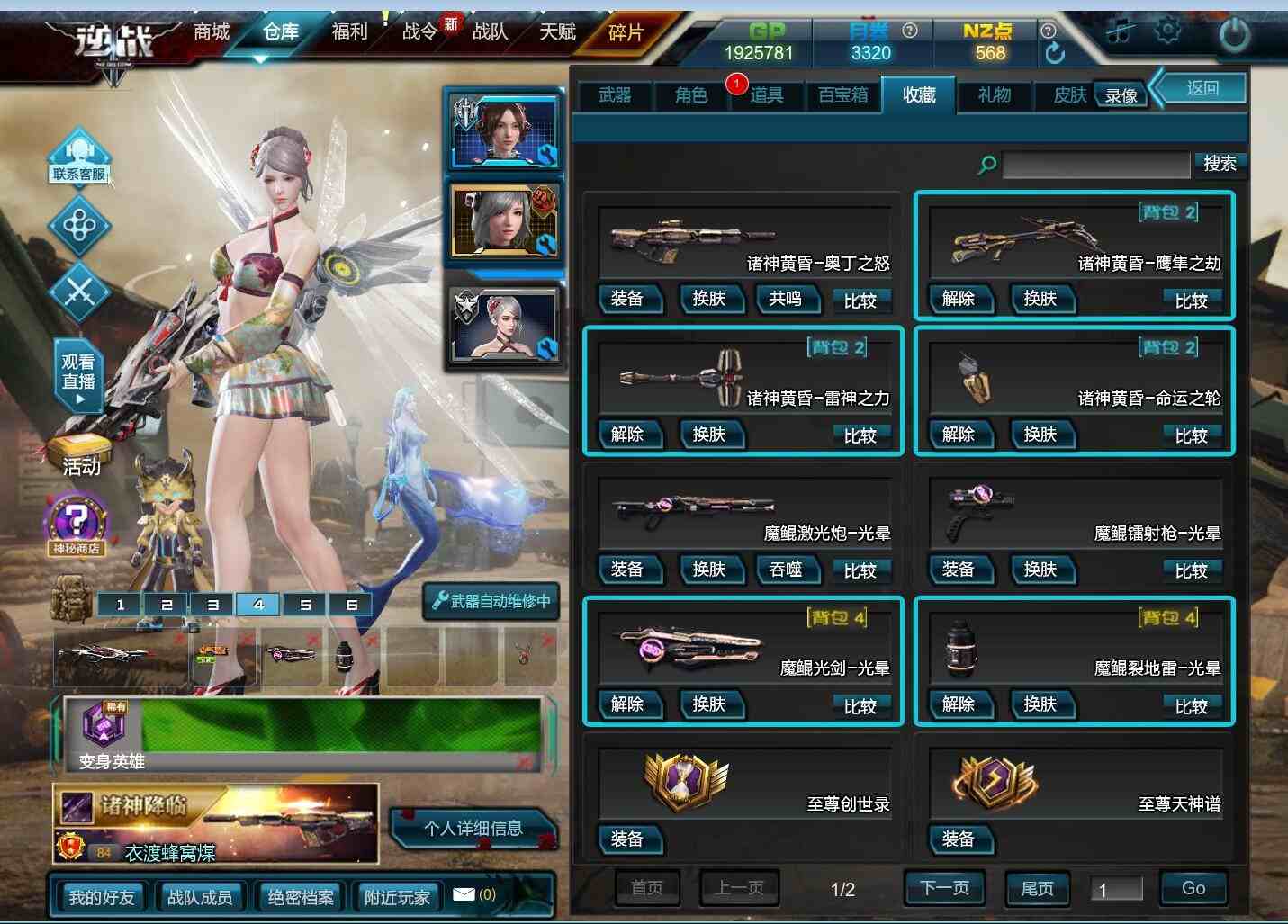Equip the 诸神黄昏-奥丁之怒 weapon
The width and height of the screenshot is (1288, 924).
(x=627, y=299)
